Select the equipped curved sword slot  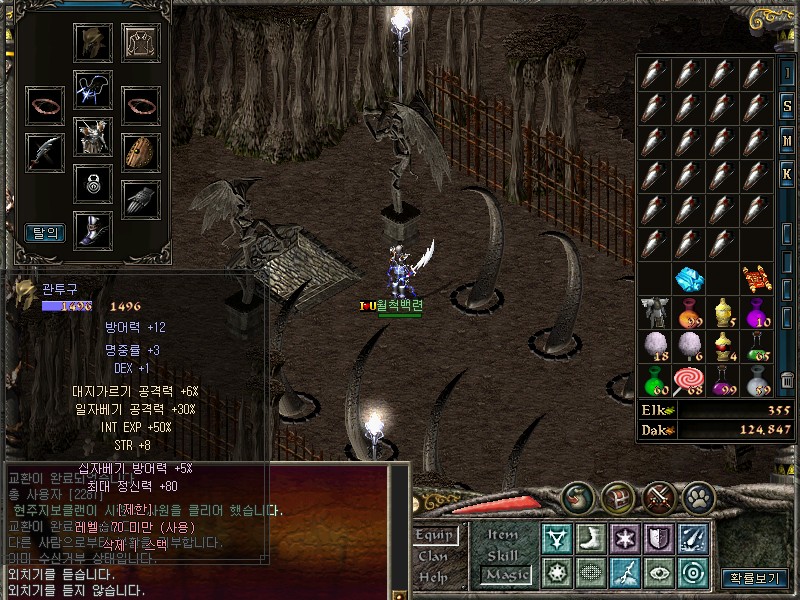click(44, 151)
